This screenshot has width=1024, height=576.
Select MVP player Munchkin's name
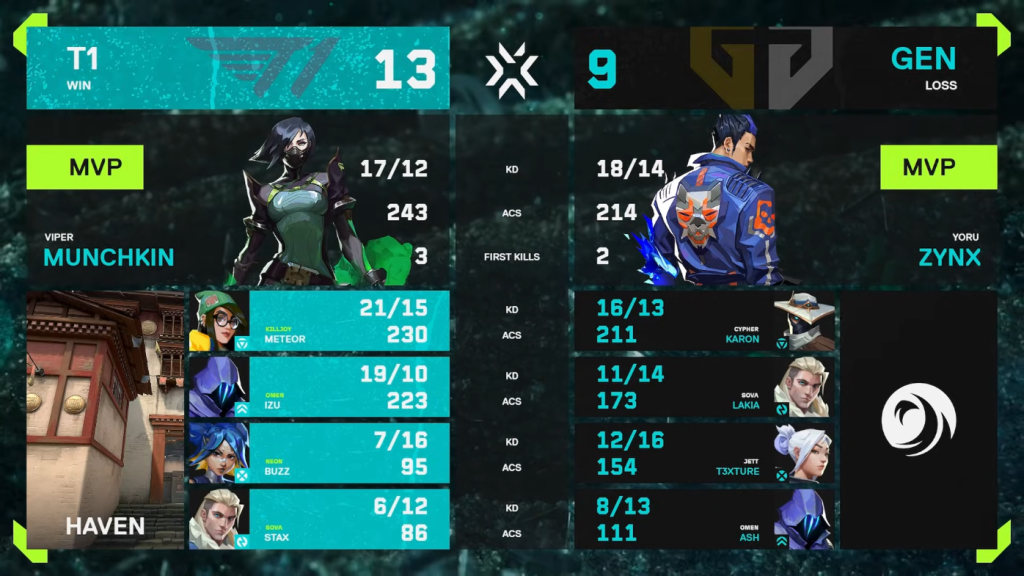point(109,257)
